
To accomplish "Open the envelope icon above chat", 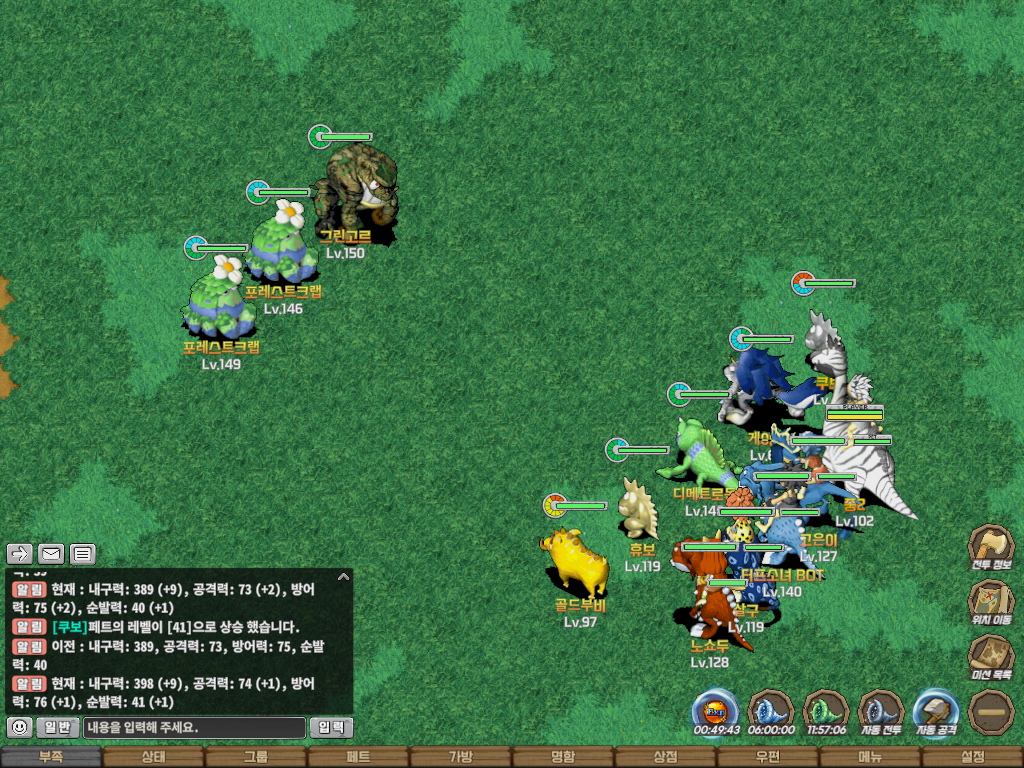I will 51,553.
